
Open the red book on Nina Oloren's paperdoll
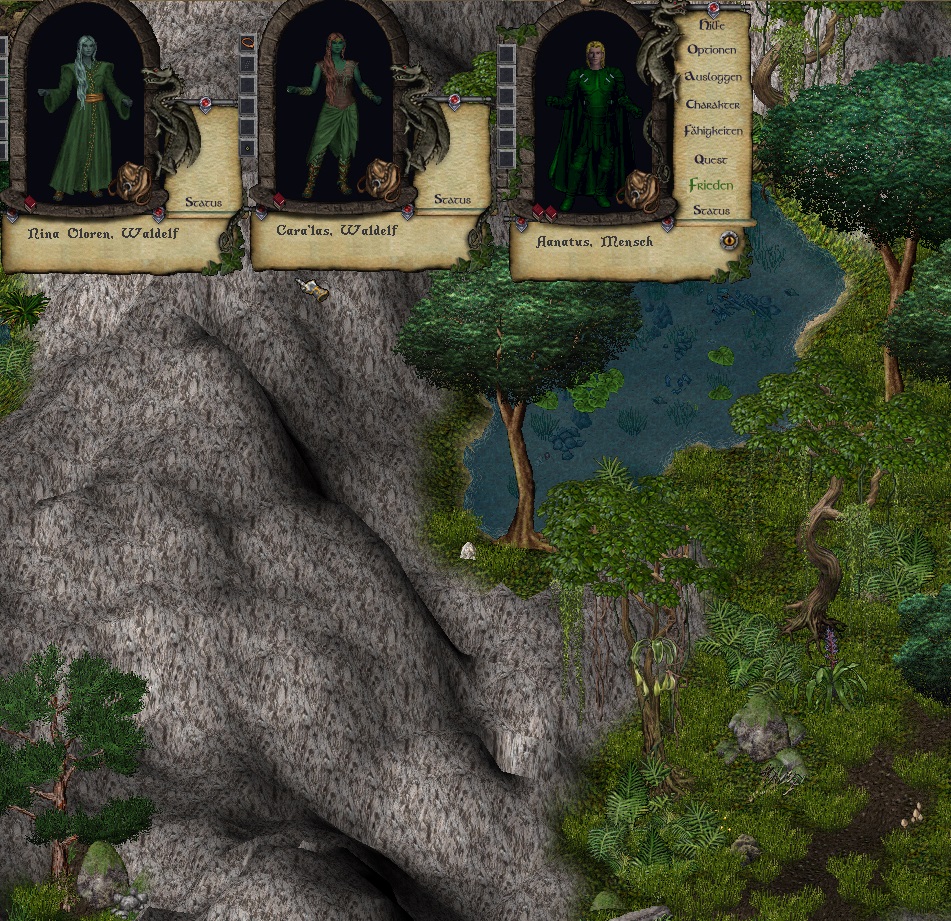[x=30, y=203]
